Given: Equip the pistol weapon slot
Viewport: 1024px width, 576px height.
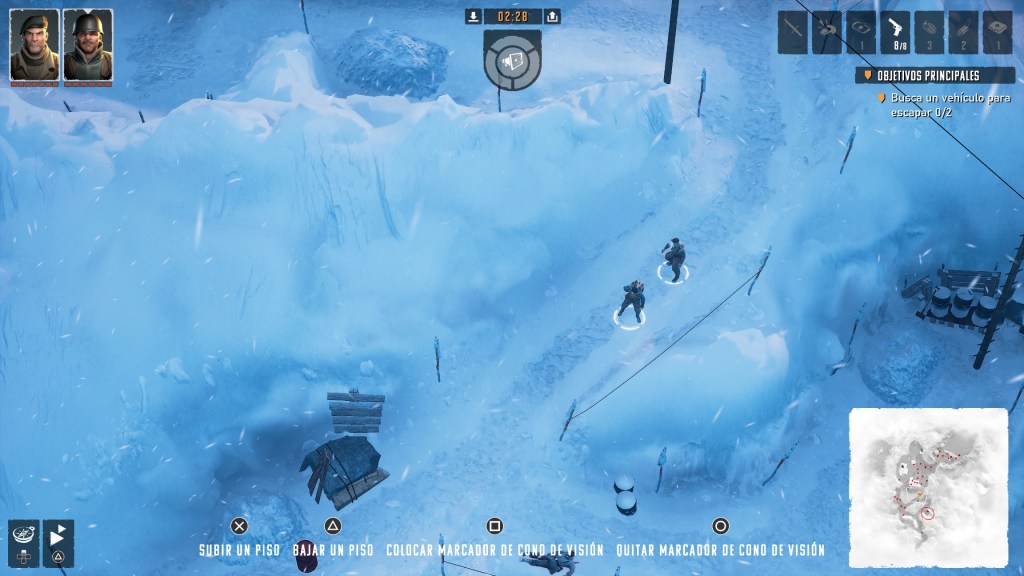Looking at the screenshot, I should [x=895, y=32].
